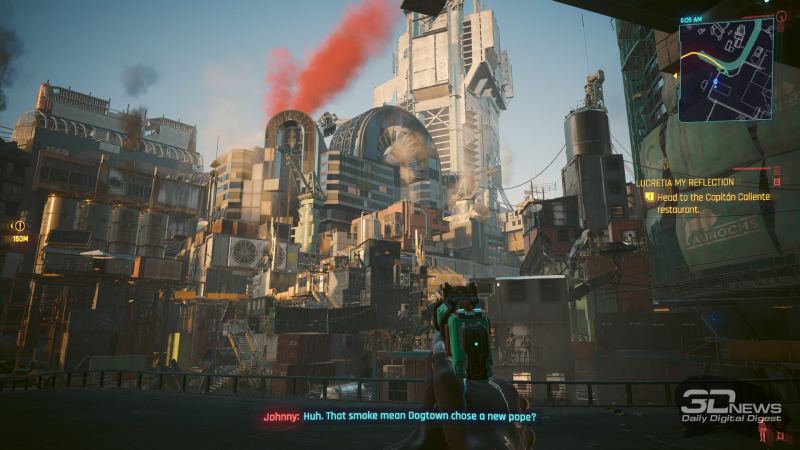
Task: Select the Lucretia My Reflection quest tracker
Action: [690, 183]
